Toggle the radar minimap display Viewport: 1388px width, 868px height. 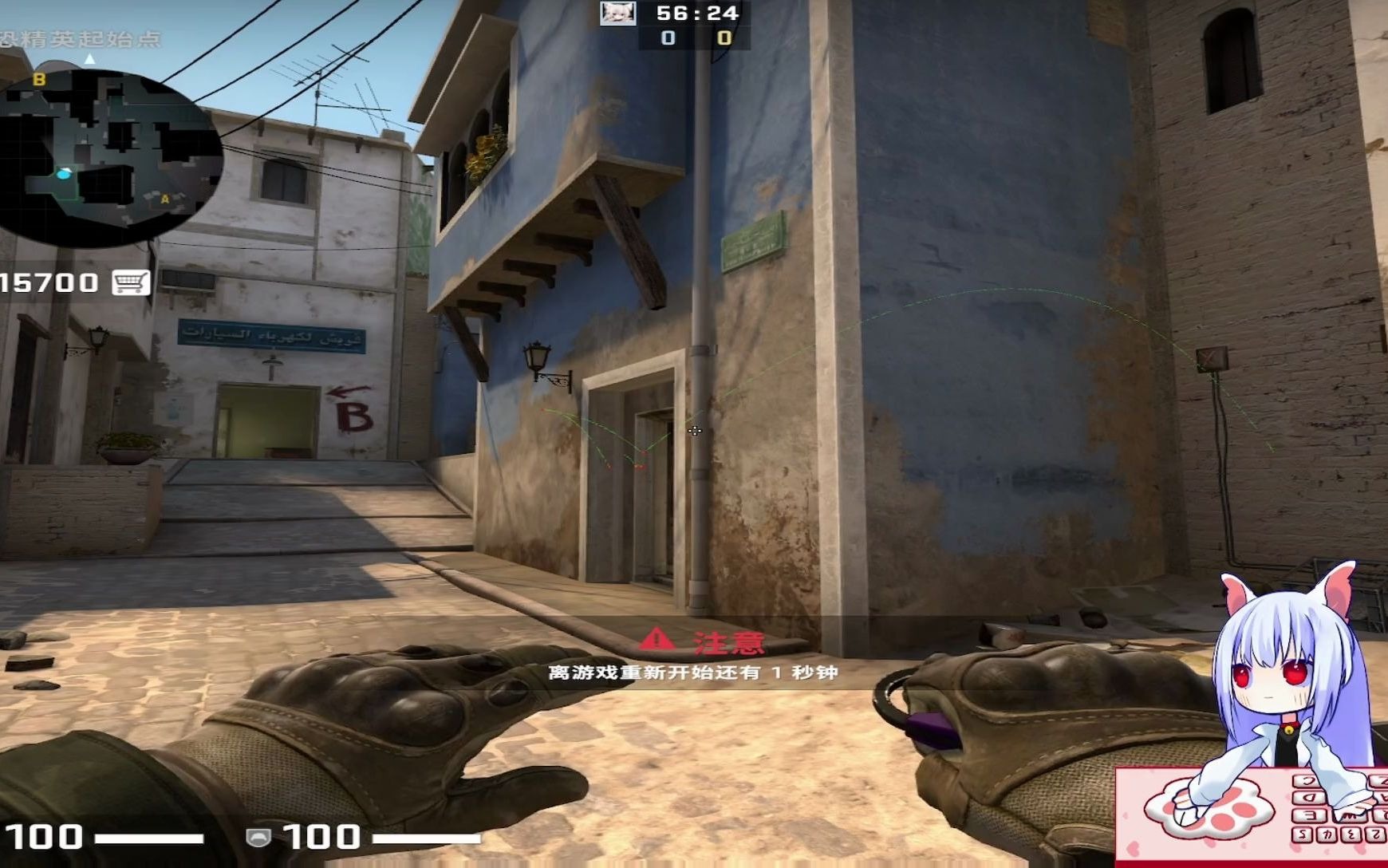(92, 152)
